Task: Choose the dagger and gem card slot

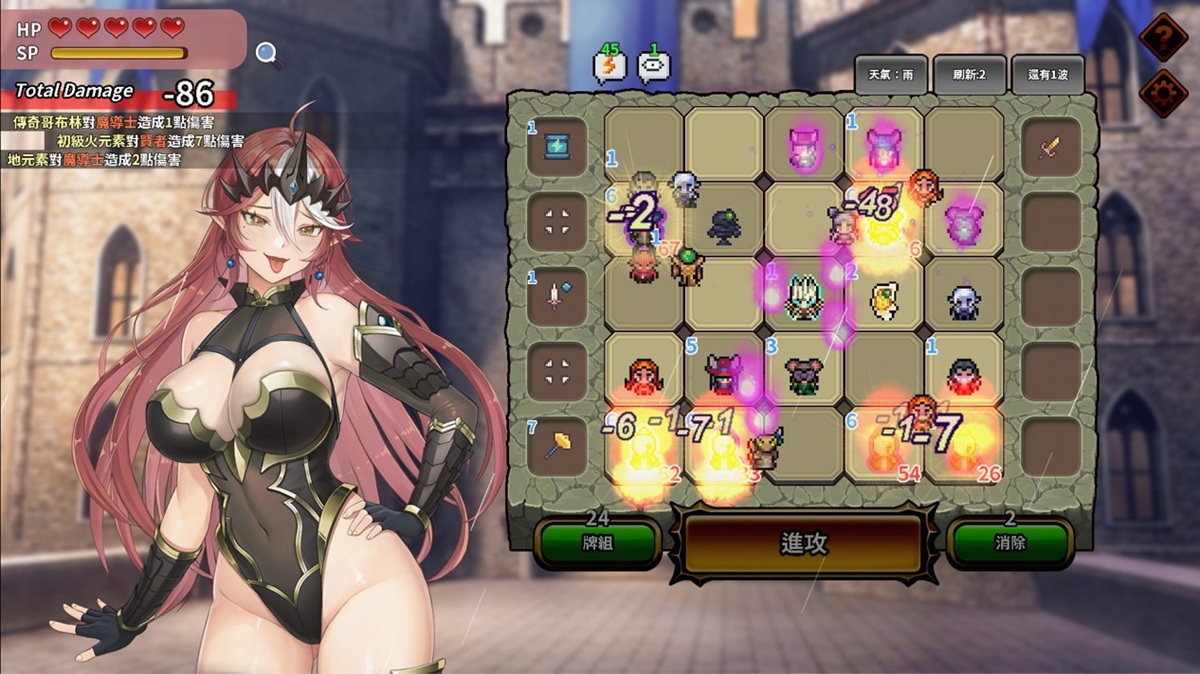Action: coord(557,296)
